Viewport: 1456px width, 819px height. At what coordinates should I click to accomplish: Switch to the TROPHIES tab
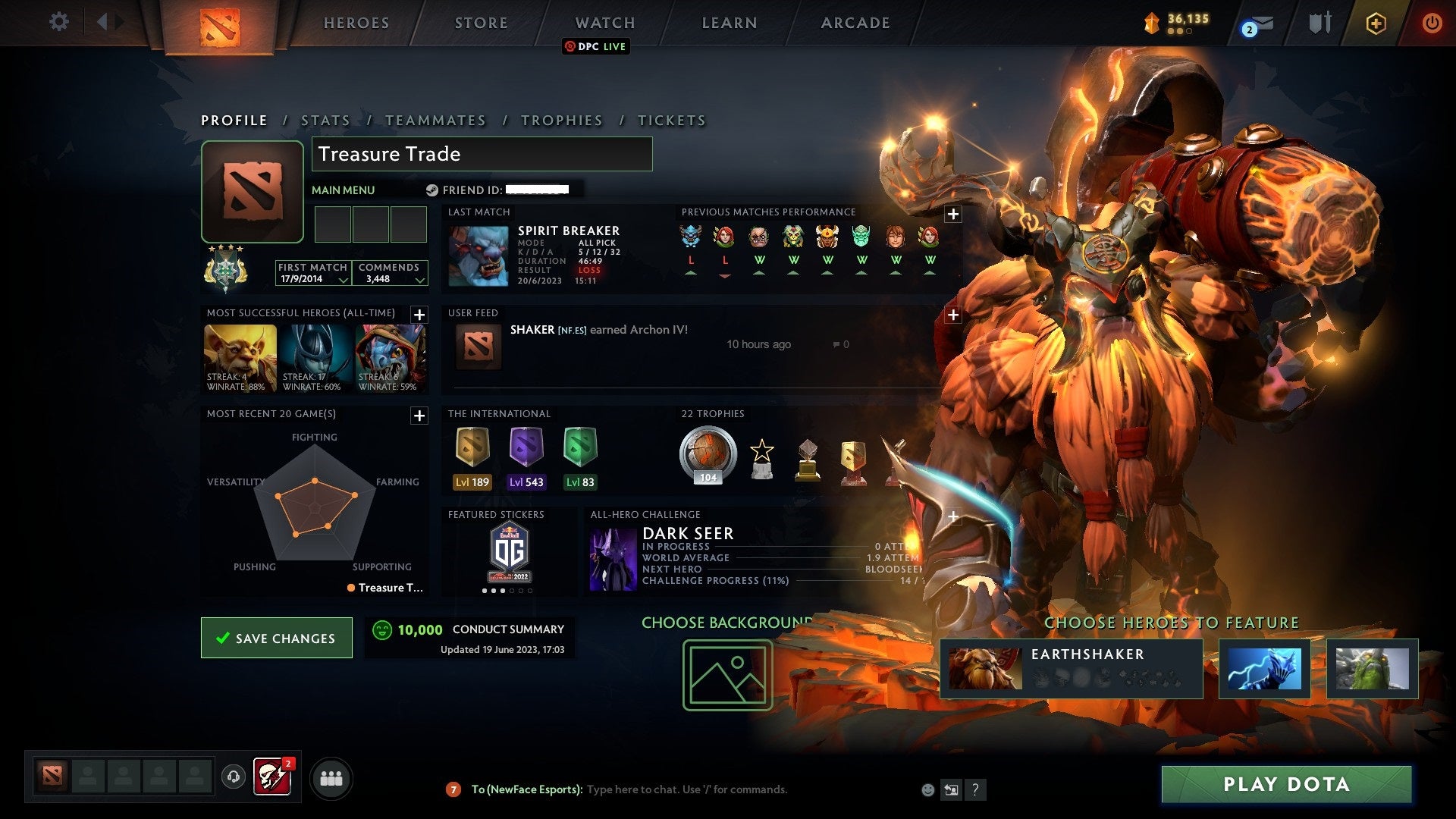pos(561,120)
